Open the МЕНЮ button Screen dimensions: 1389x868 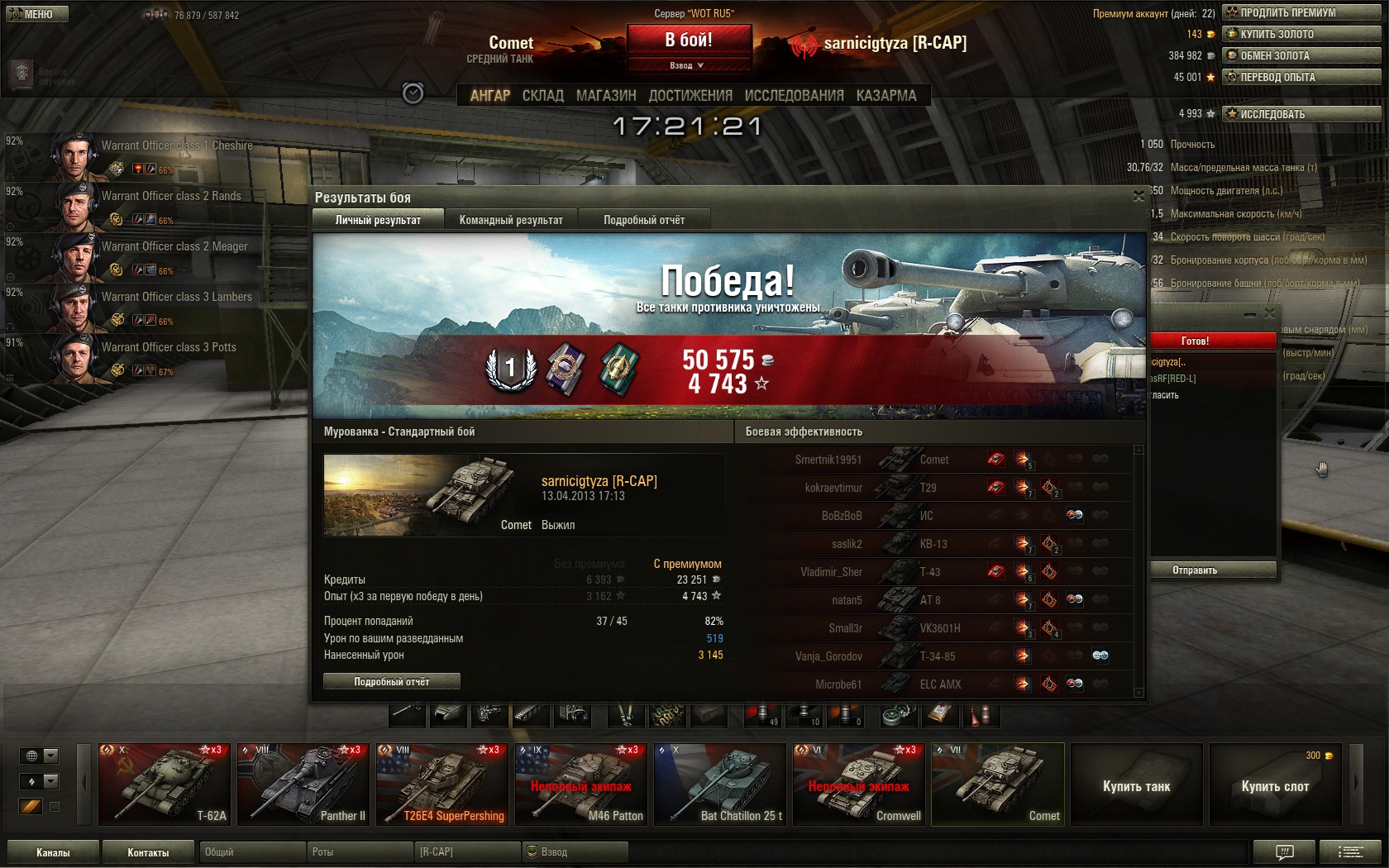tap(37, 14)
